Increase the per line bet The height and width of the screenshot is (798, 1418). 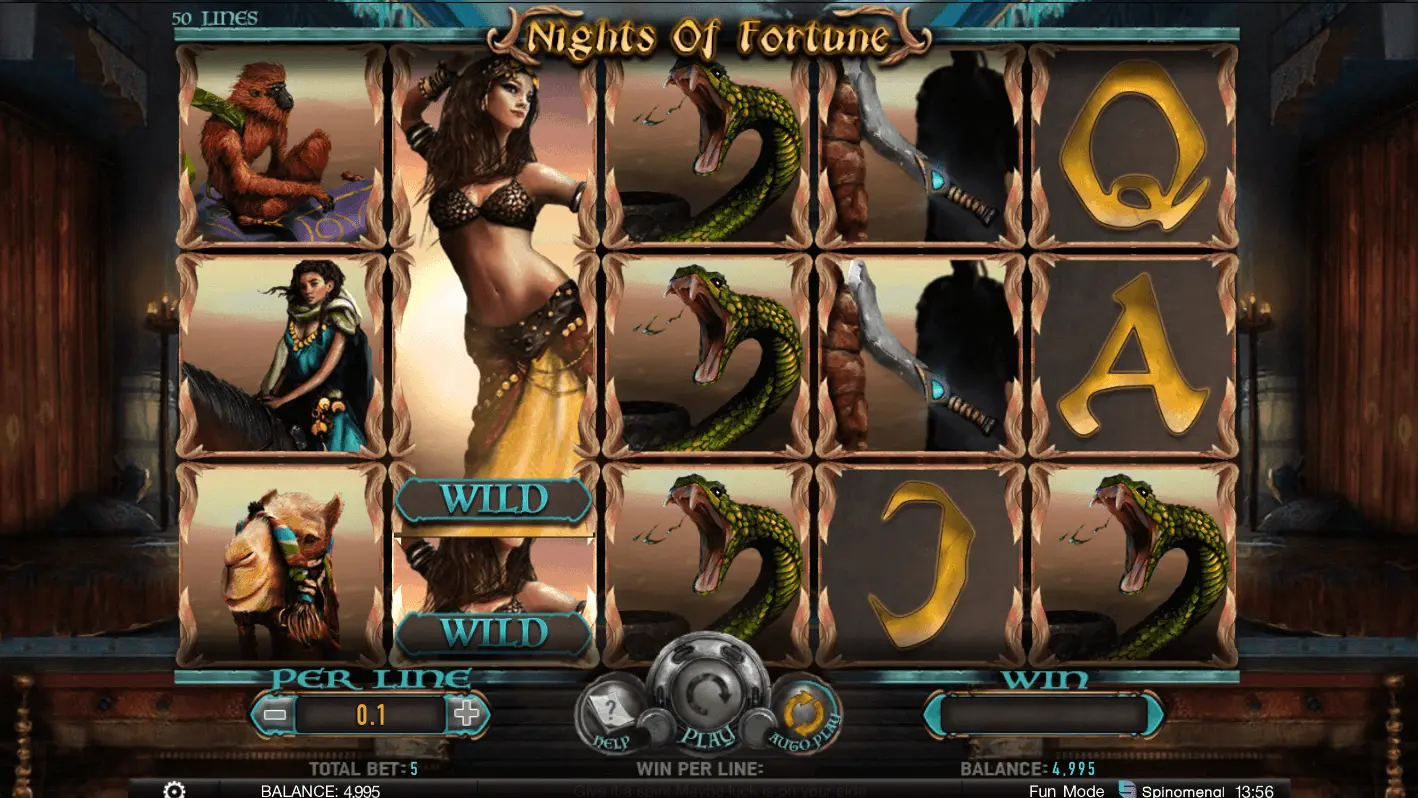click(x=466, y=714)
